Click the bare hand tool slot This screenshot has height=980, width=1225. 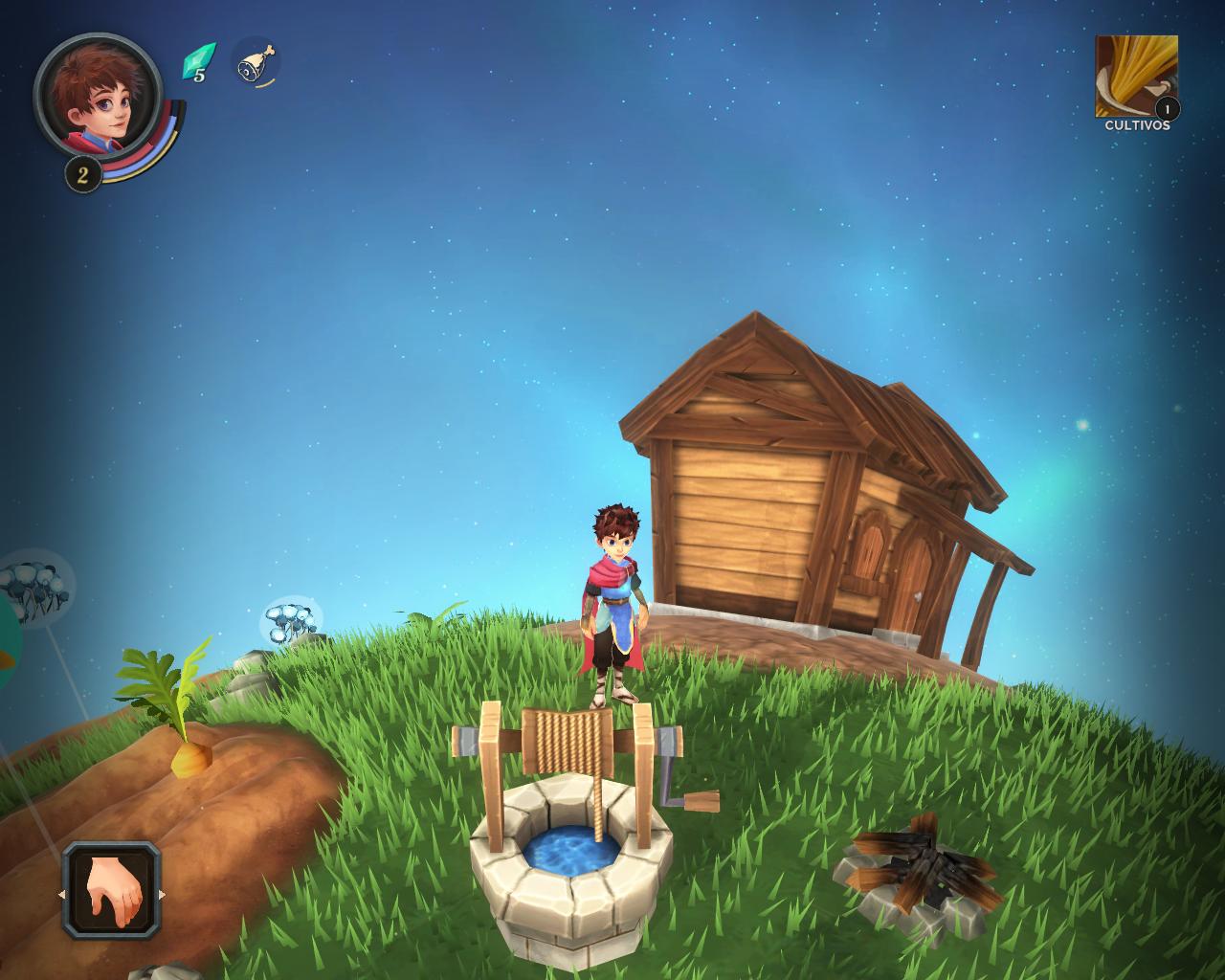click(112, 891)
